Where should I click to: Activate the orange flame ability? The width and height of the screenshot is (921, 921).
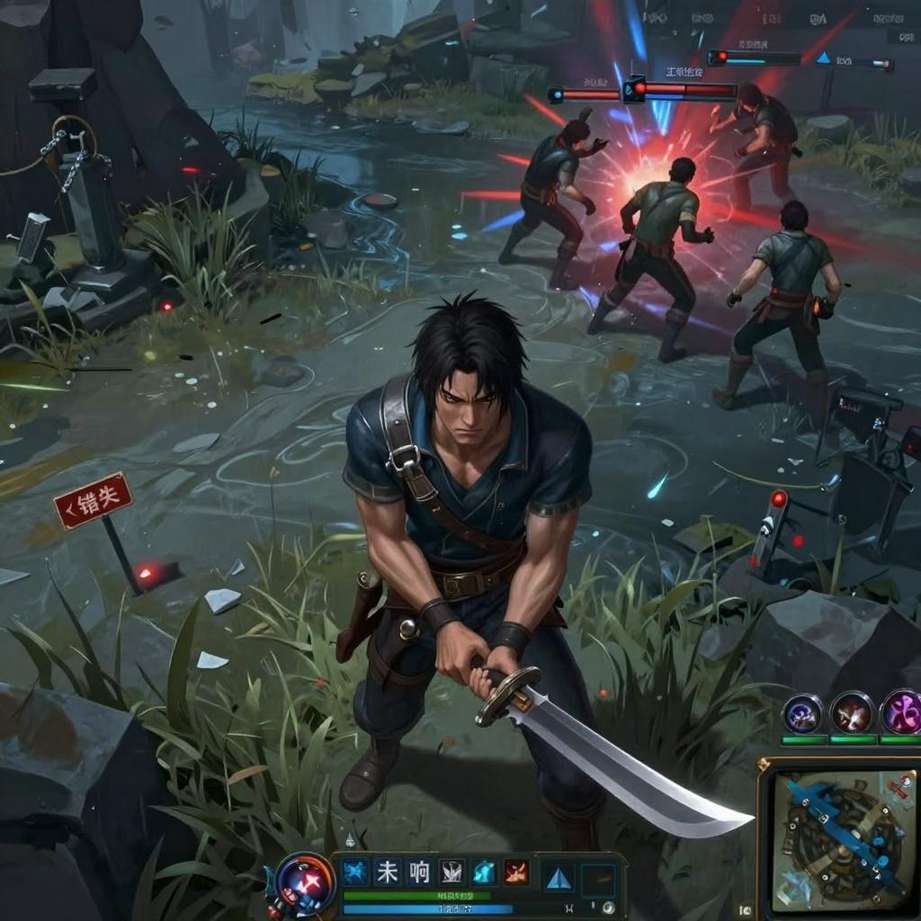[516, 871]
